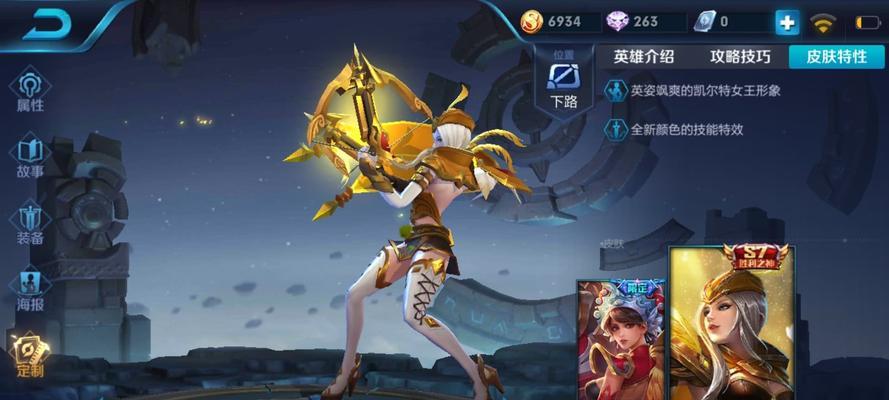This screenshot has height=400, width=889.
Task: Select the golden S7 skin thumbnail
Action: [x=731, y=322]
